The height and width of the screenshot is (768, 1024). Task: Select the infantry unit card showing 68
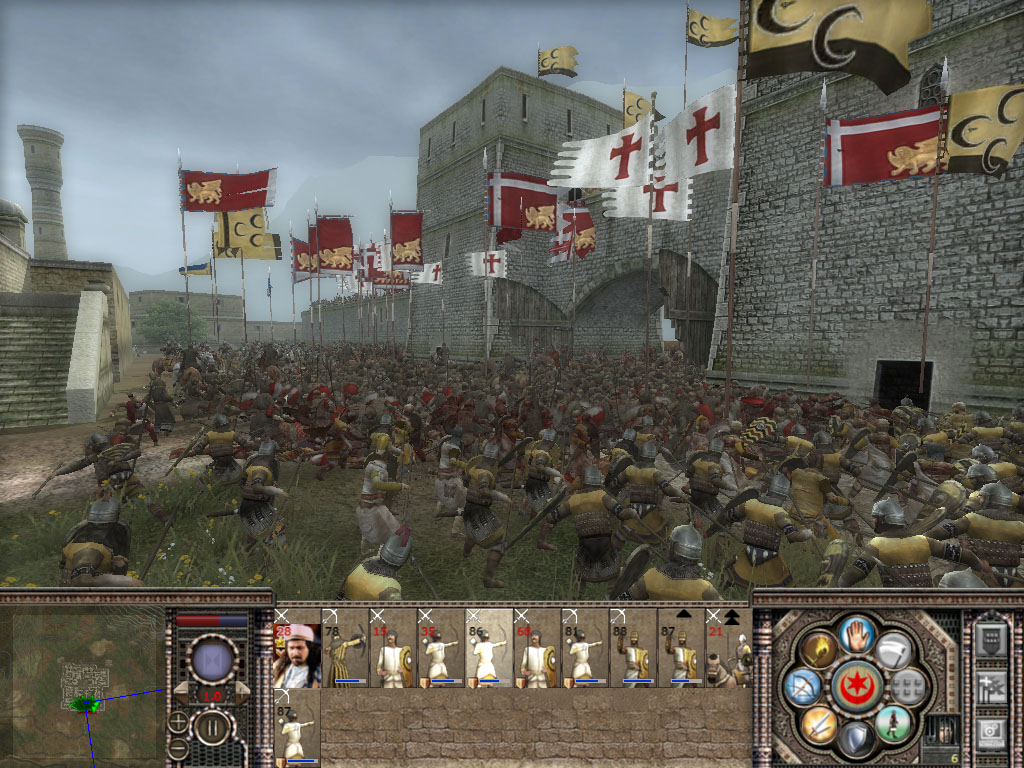point(538,656)
